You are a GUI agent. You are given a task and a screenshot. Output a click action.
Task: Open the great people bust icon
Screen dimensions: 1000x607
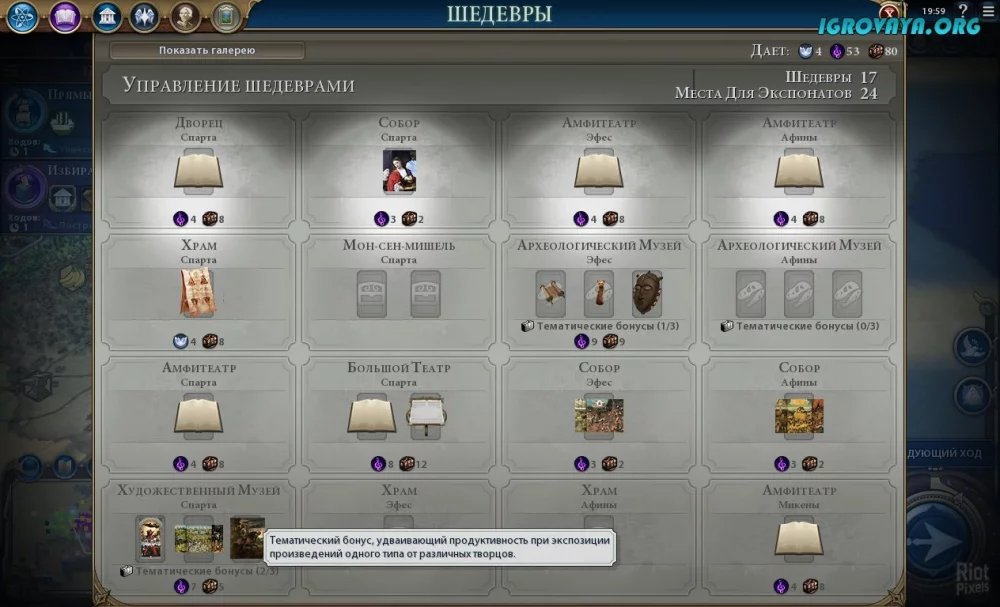pos(186,16)
